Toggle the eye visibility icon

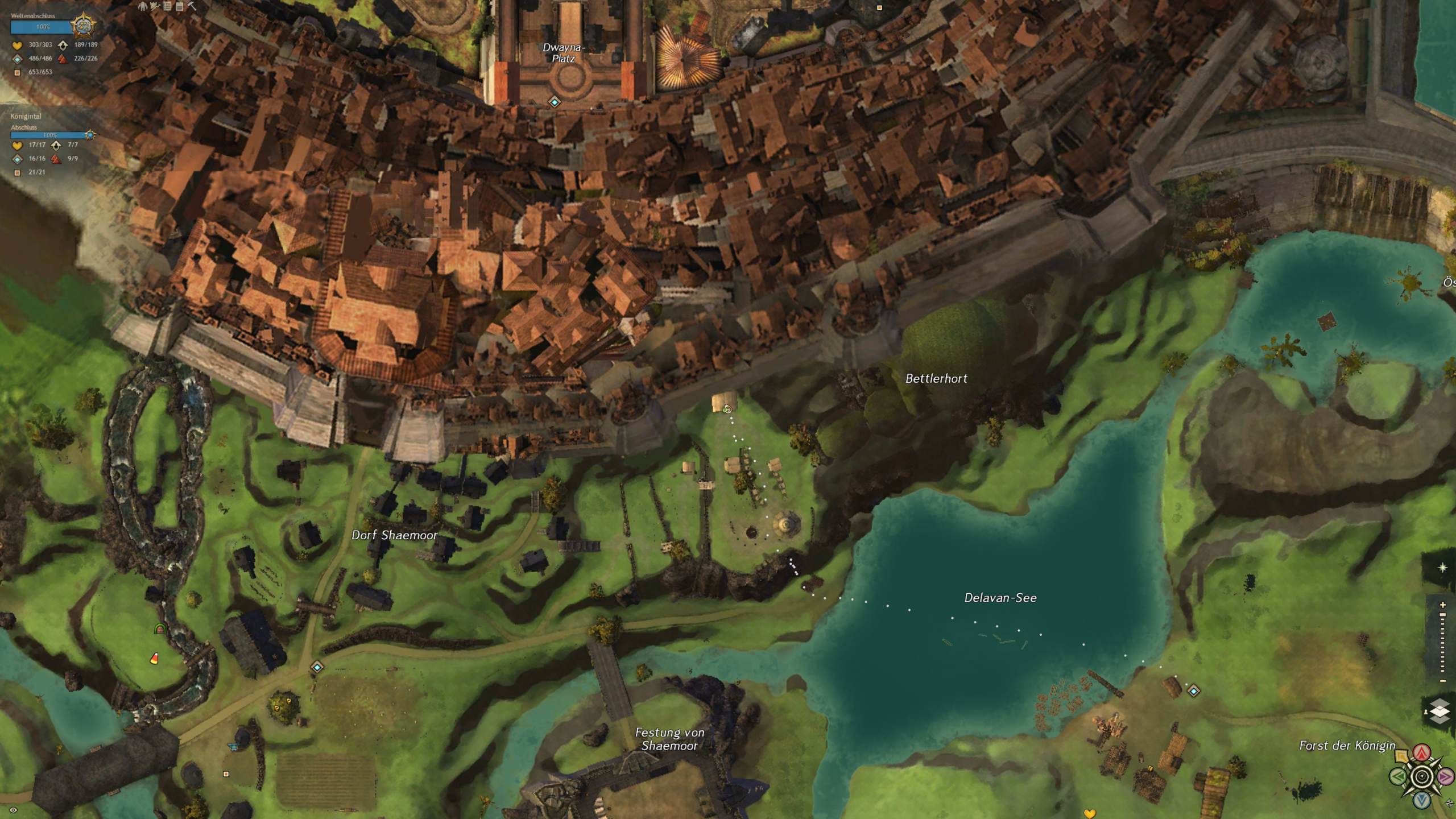[x=13, y=810]
